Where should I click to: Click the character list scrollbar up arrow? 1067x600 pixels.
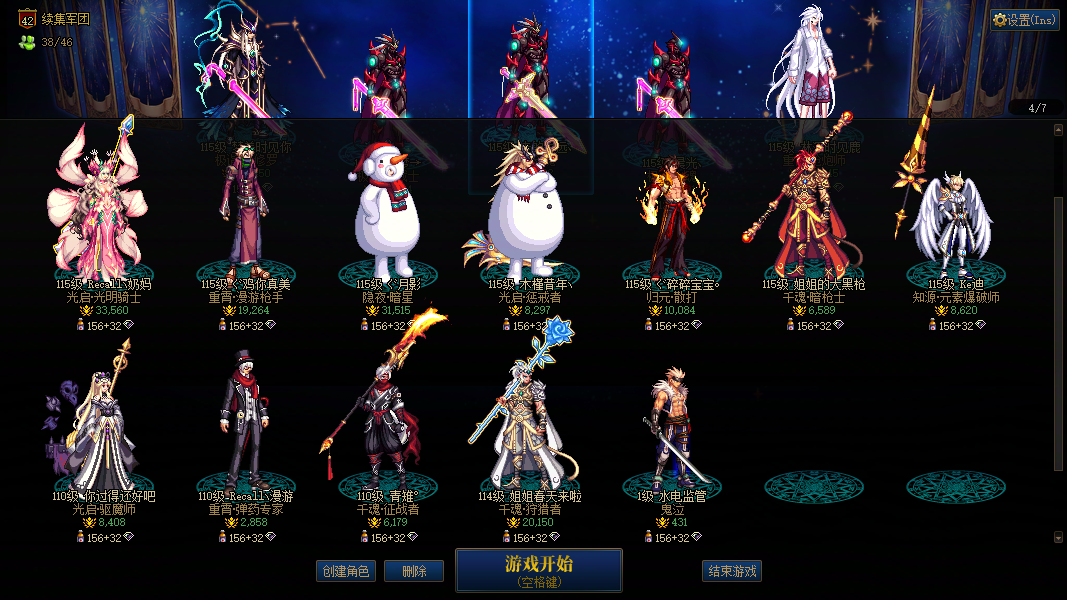pos(1059,129)
